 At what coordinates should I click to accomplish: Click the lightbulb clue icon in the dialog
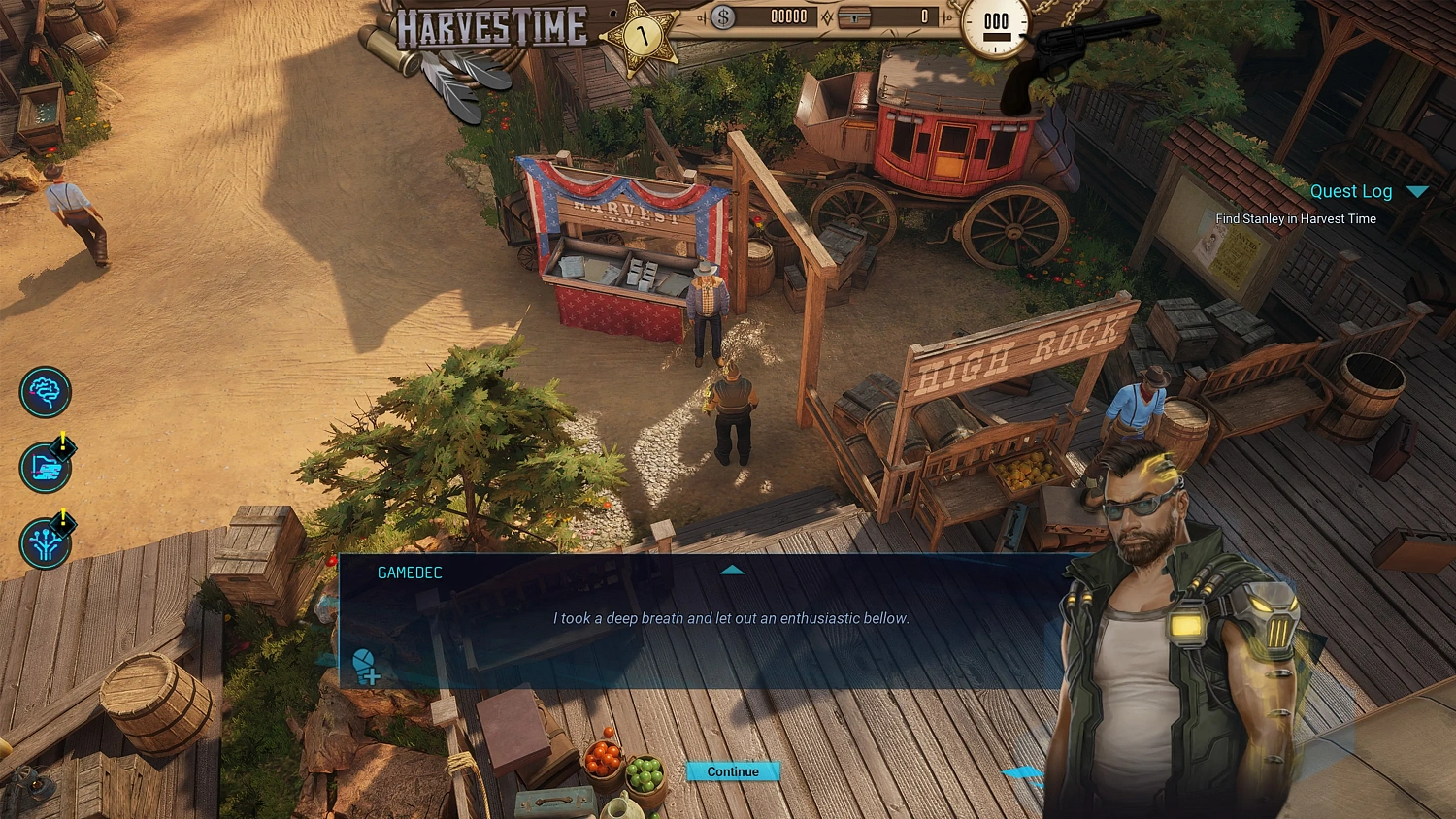tap(365, 664)
